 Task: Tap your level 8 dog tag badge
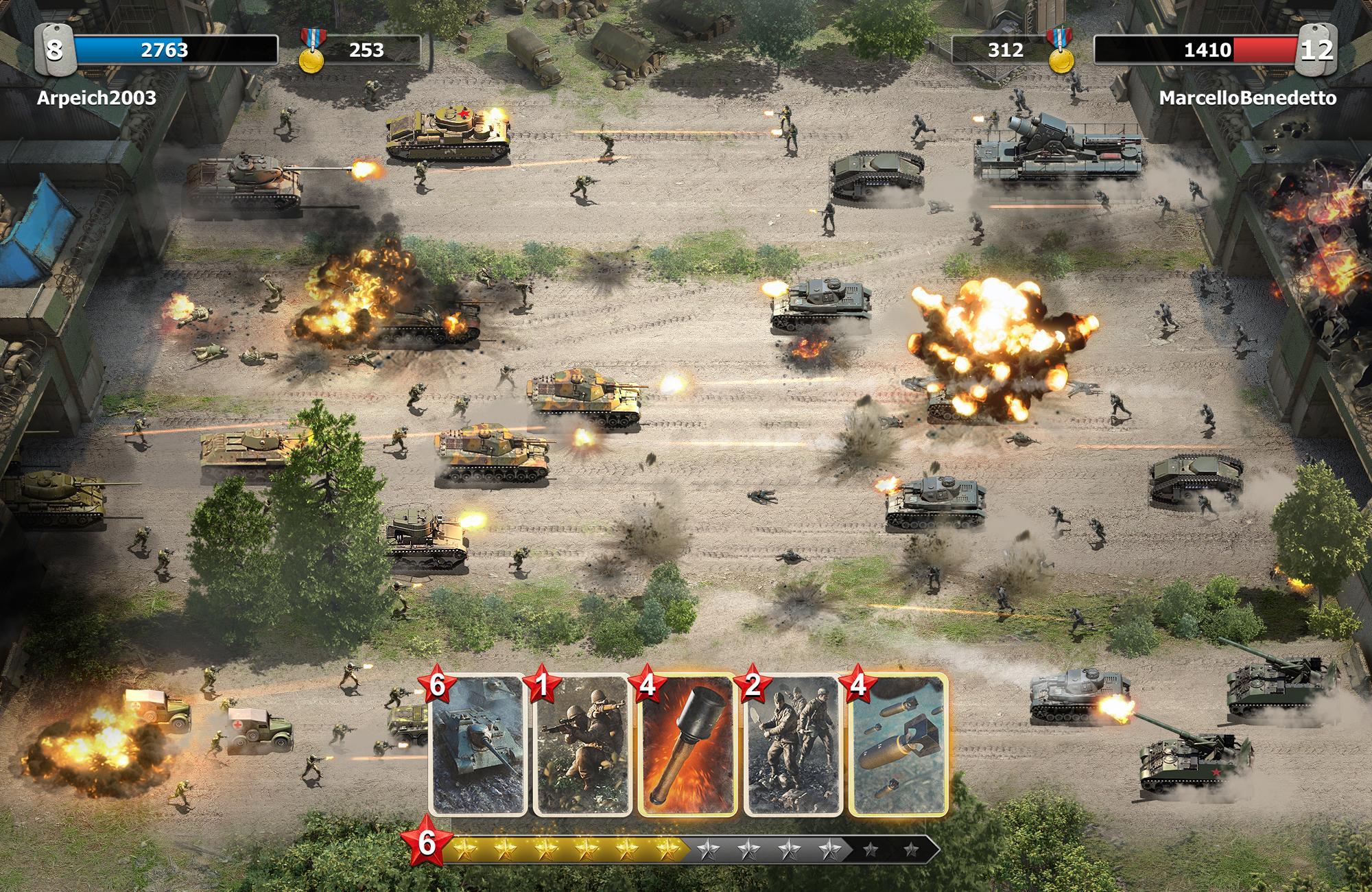click(x=55, y=49)
